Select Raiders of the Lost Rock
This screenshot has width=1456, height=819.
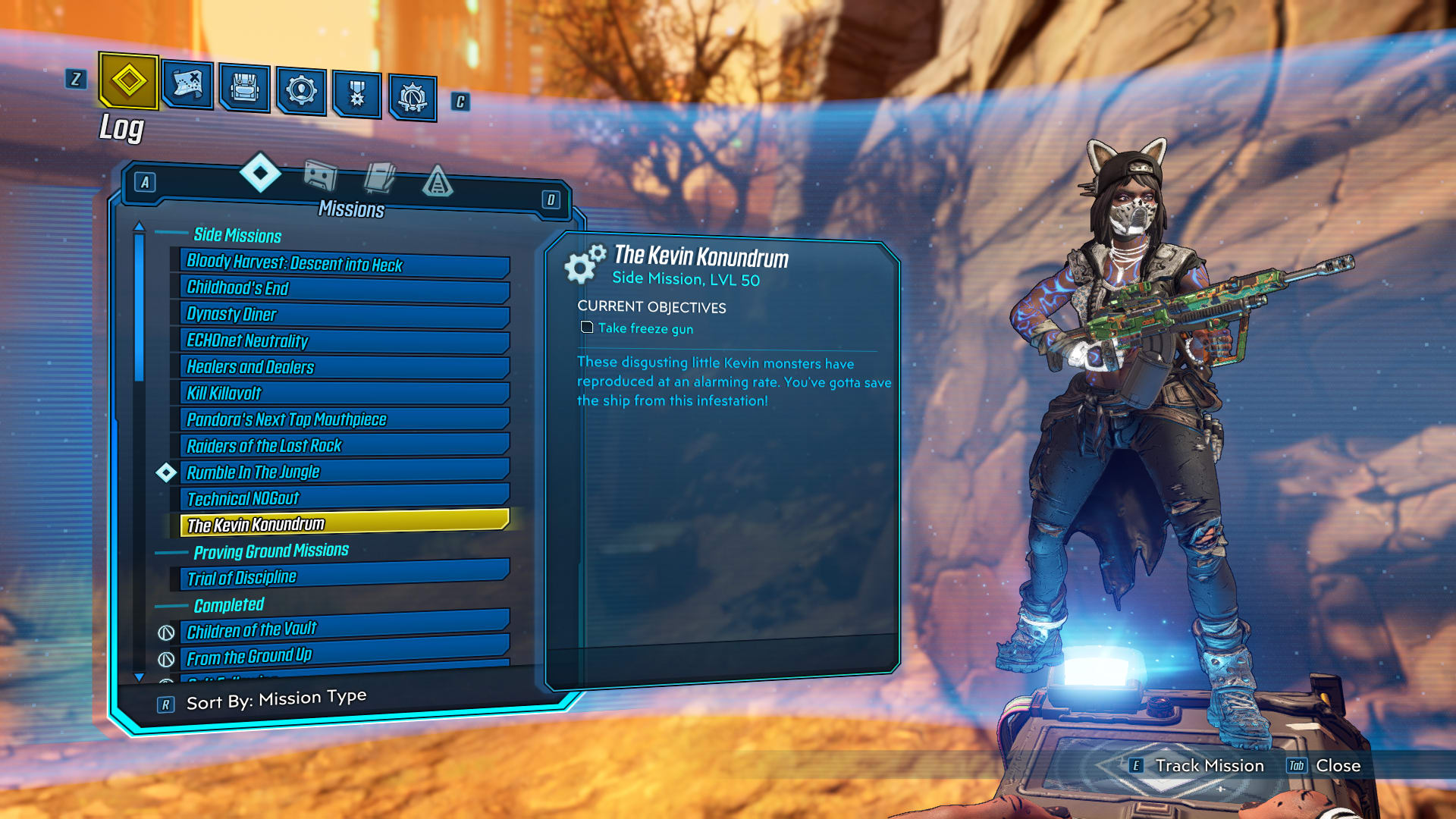click(x=345, y=446)
